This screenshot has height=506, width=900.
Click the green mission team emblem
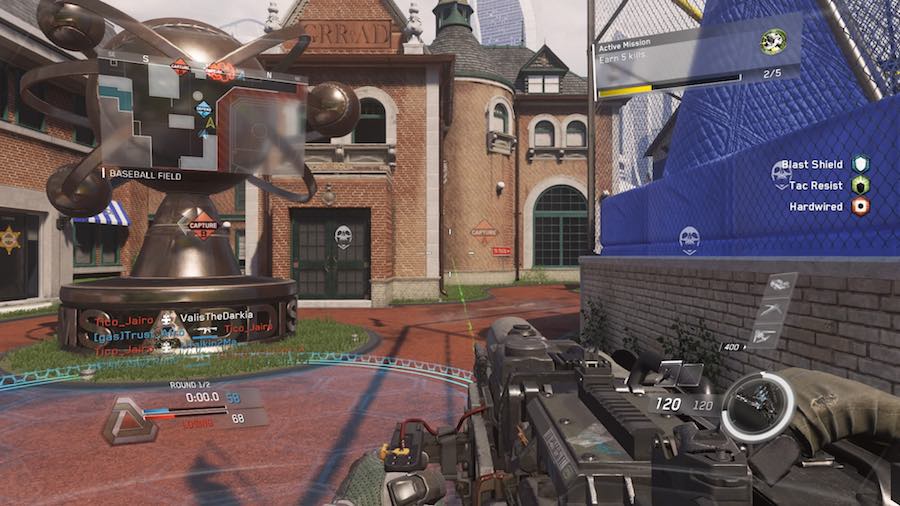point(772,42)
